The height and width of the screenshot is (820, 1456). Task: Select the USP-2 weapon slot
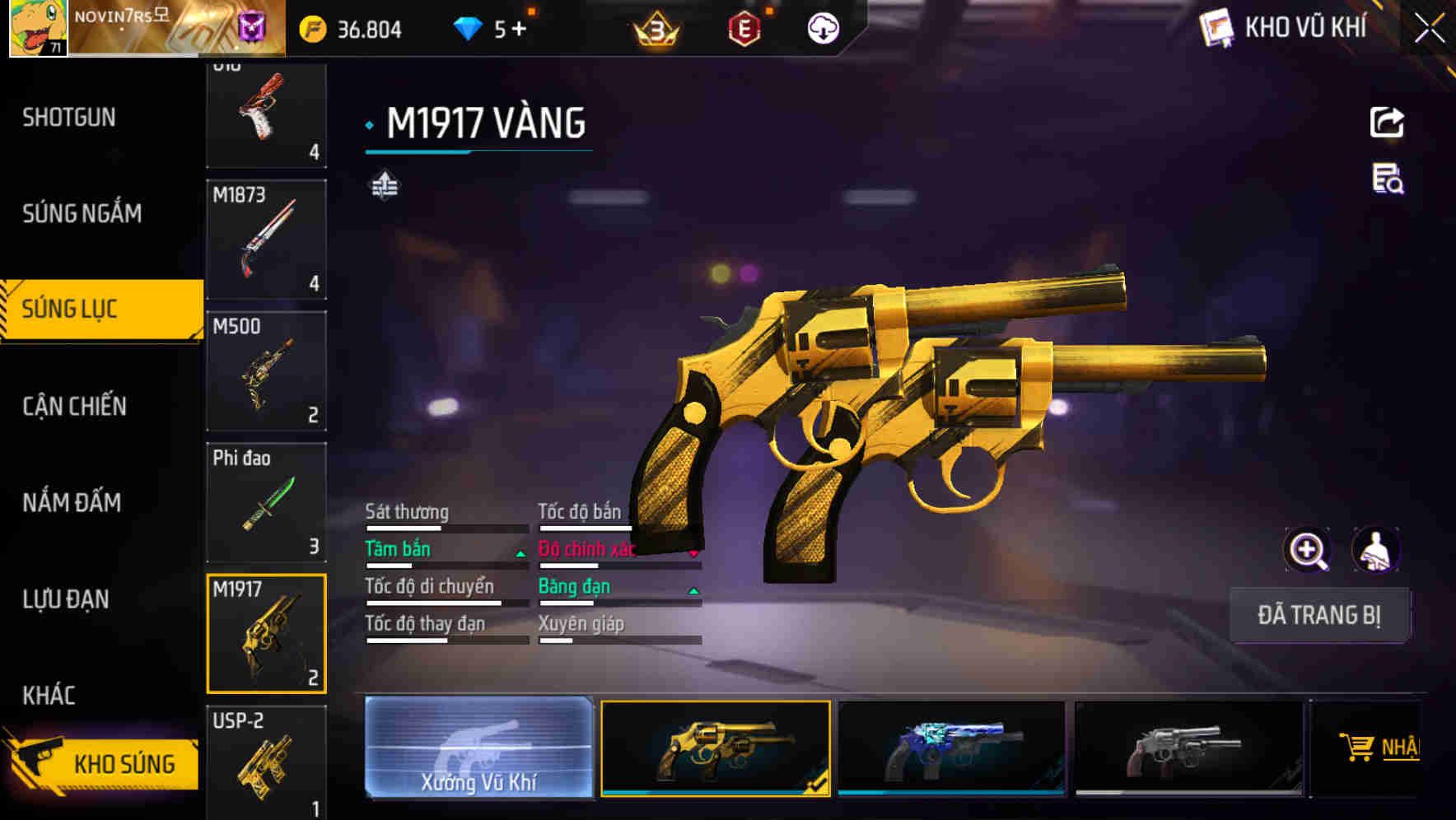click(x=266, y=762)
